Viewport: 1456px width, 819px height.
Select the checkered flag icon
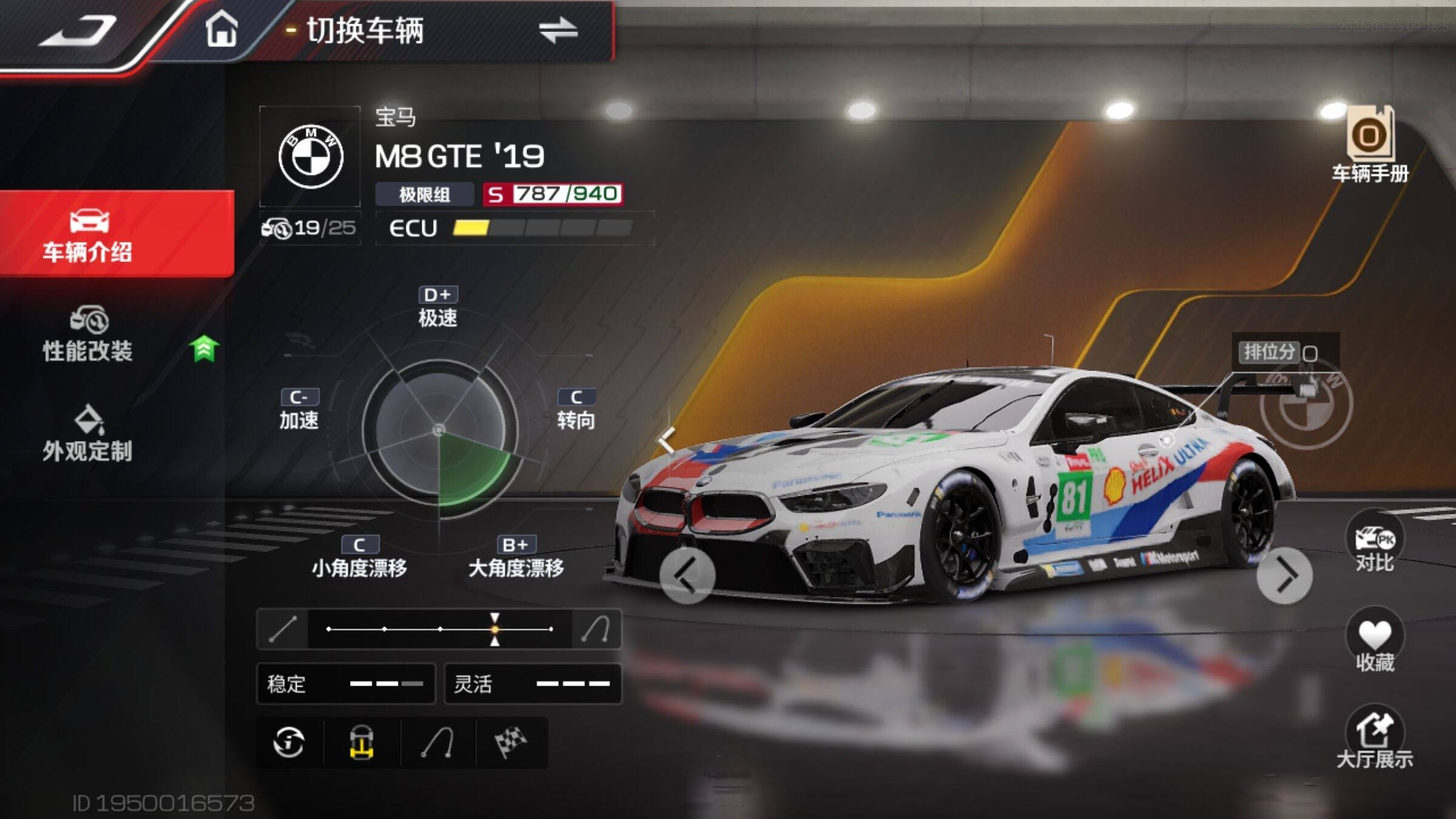[511, 743]
